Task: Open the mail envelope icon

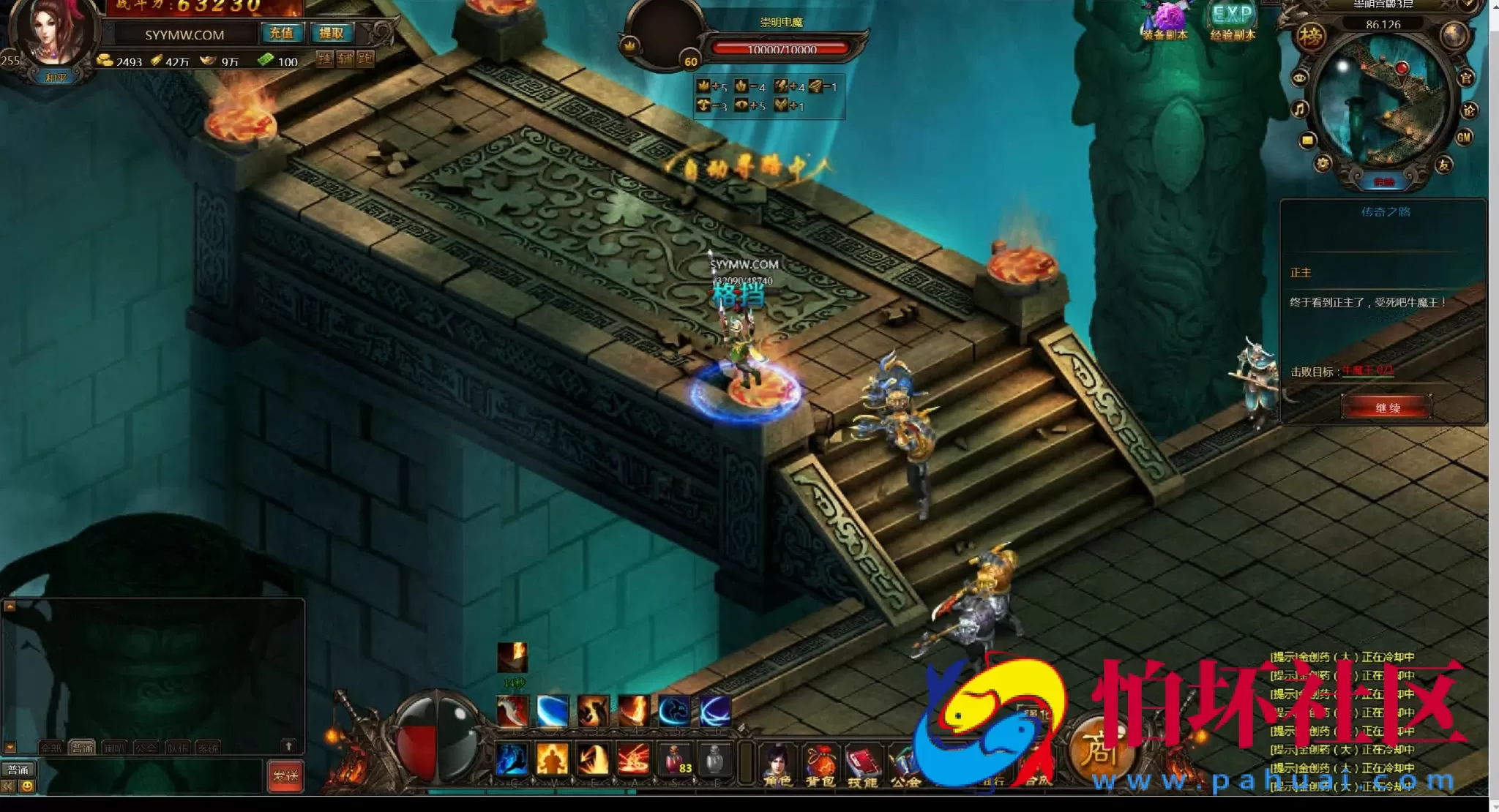Action: click(x=1307, y=140)
